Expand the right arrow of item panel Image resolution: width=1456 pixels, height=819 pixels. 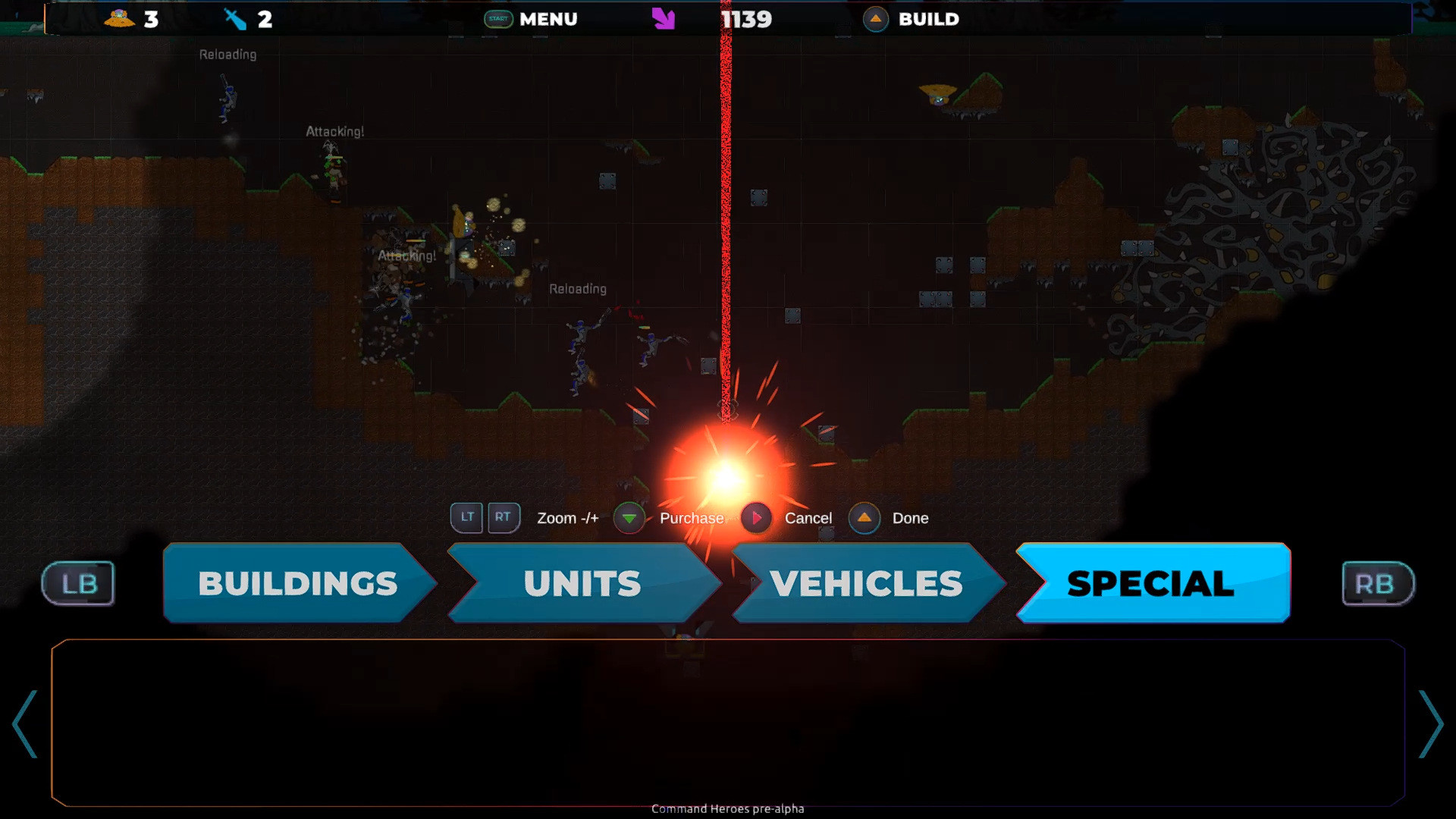pyautogui.click(x=1430, y=724)
